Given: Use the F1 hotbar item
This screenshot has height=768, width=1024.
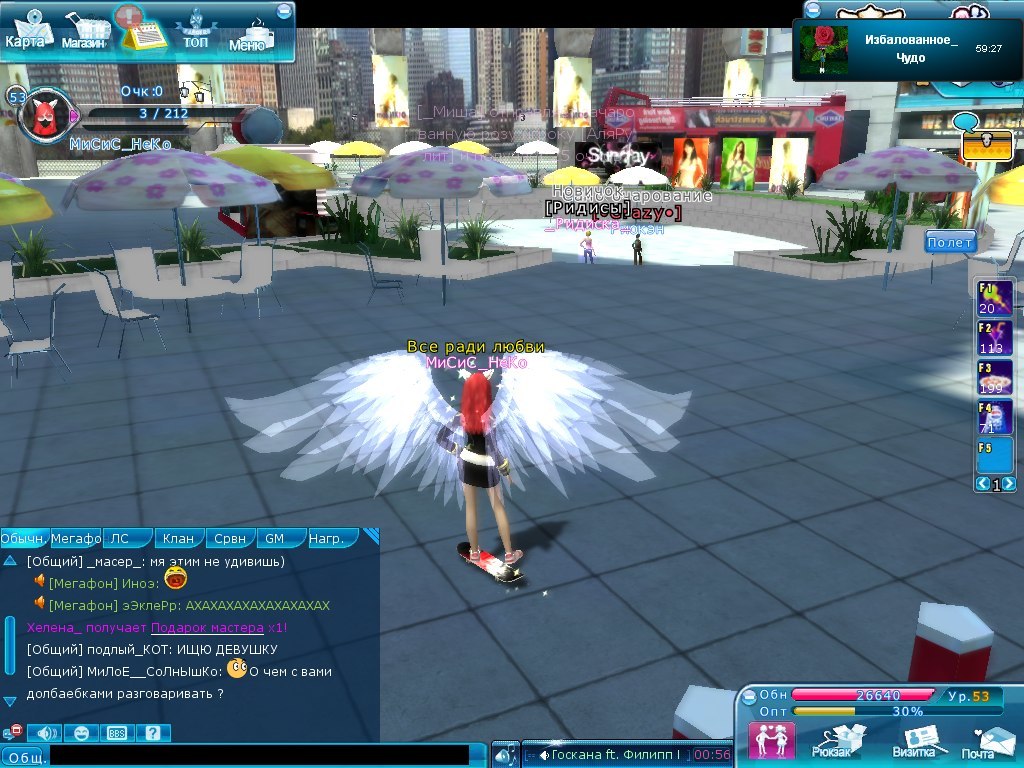Looking at the screenshot, I should point(994,299).
